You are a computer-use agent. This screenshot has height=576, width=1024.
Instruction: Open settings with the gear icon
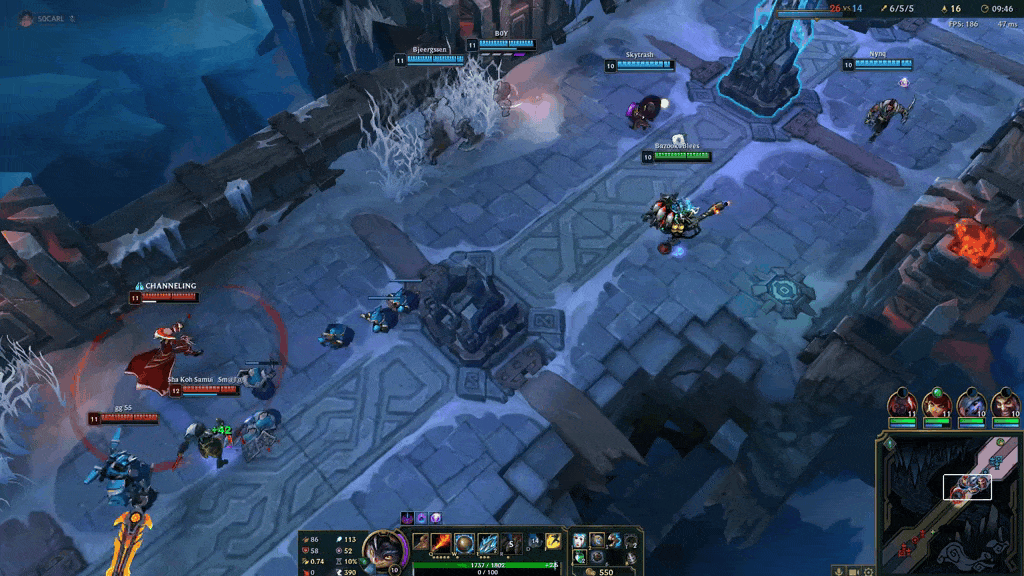pyautogui.click(x=871, y=571)
